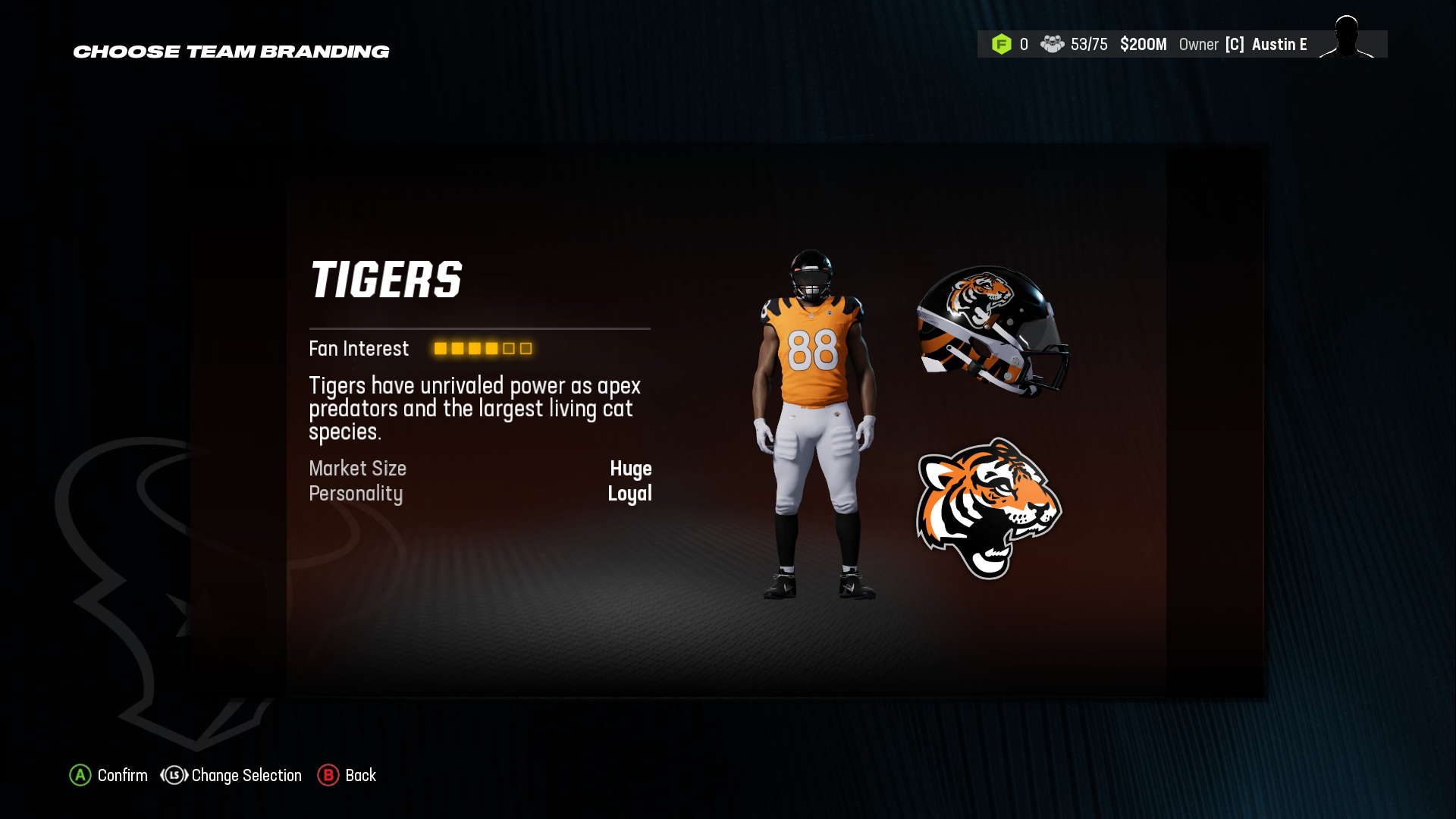Screen dimensions: 1456x819
Task: Click the Fan Interest rating bar
Action: click(x=482, y=349)
